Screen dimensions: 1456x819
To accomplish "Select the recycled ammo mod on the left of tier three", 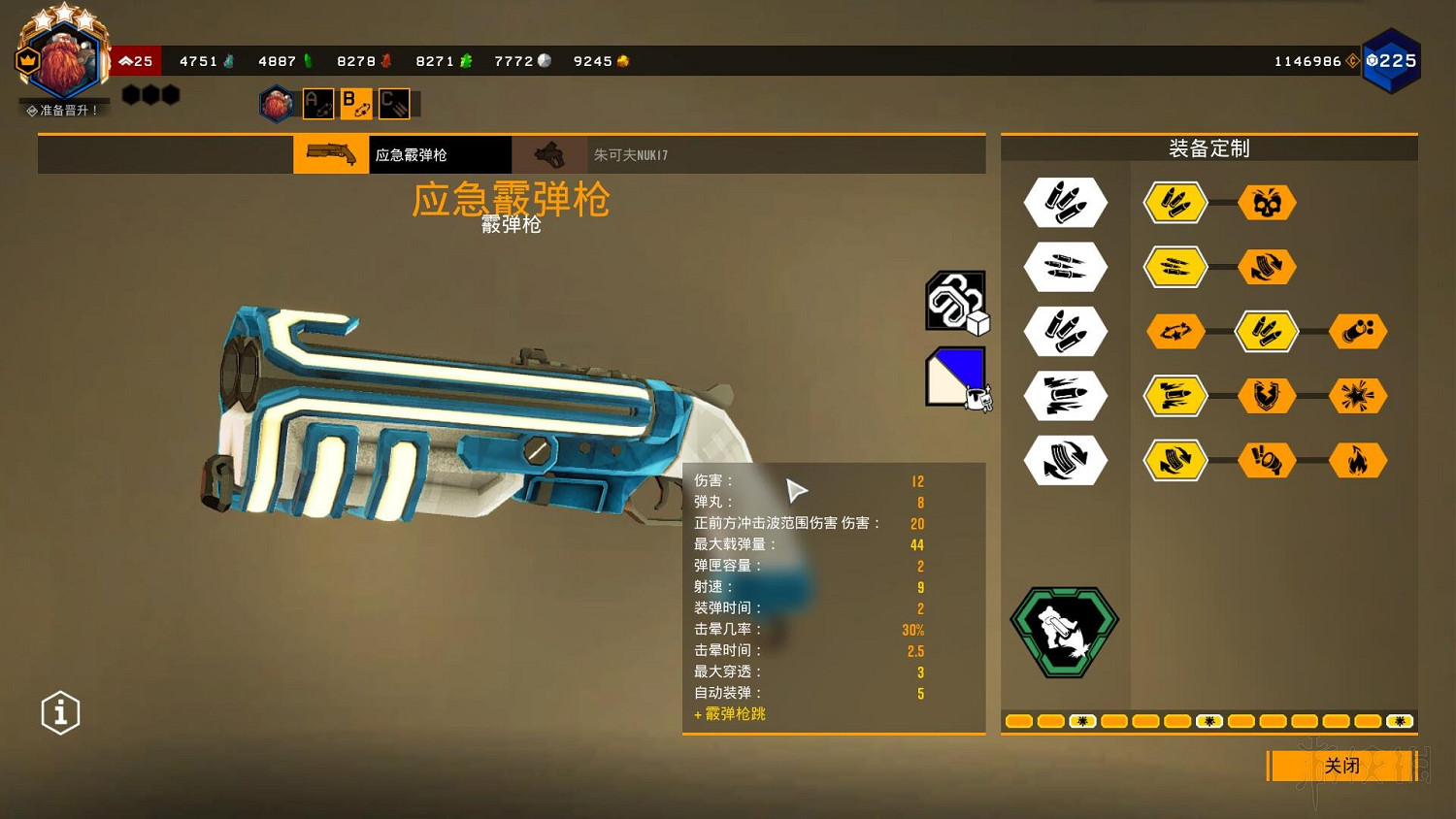I will [x=1175, y=331].
